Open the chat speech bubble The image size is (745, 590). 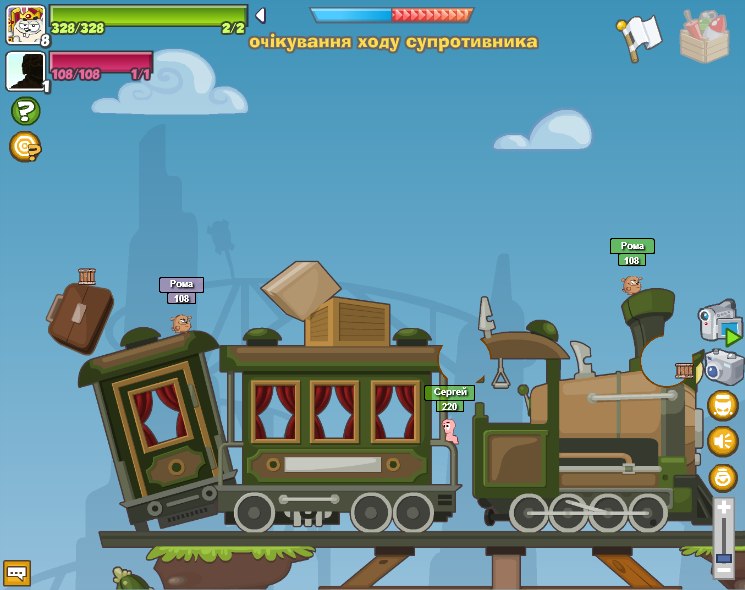pos(17,572)
